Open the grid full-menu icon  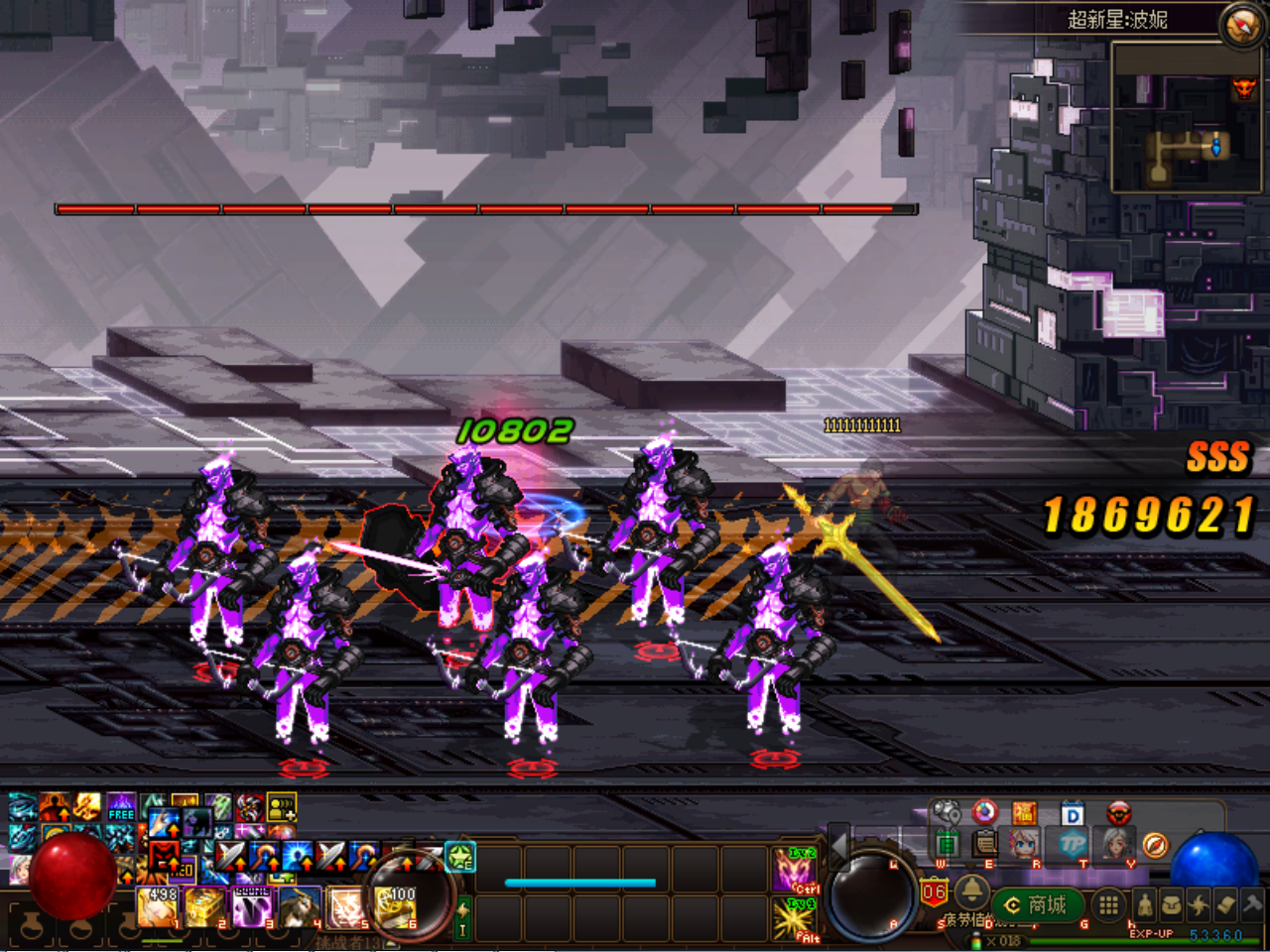(1110, 906)
